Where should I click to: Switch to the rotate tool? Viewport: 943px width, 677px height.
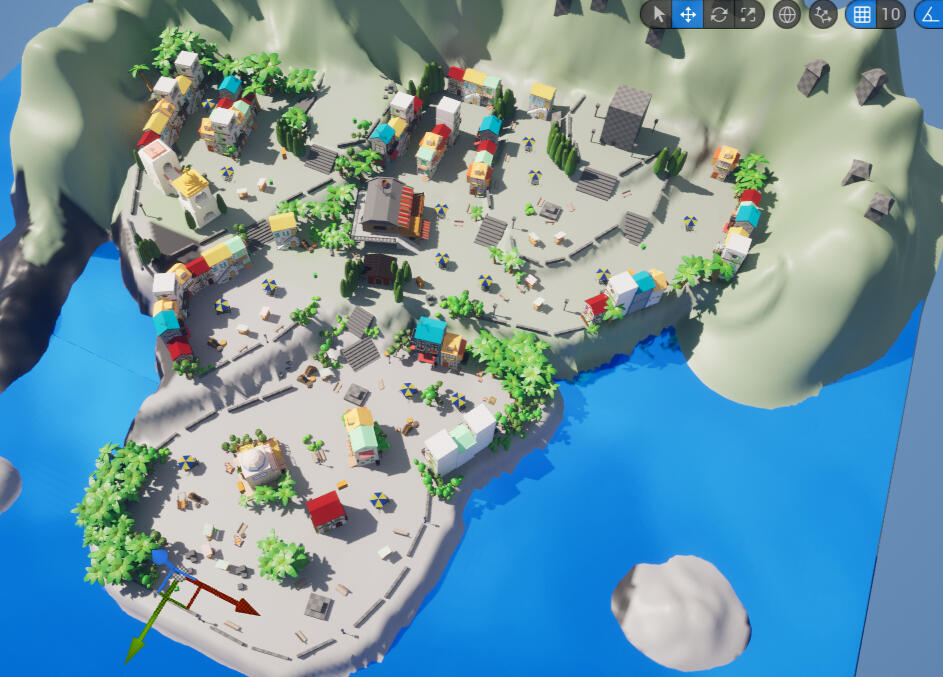[719, 14]
